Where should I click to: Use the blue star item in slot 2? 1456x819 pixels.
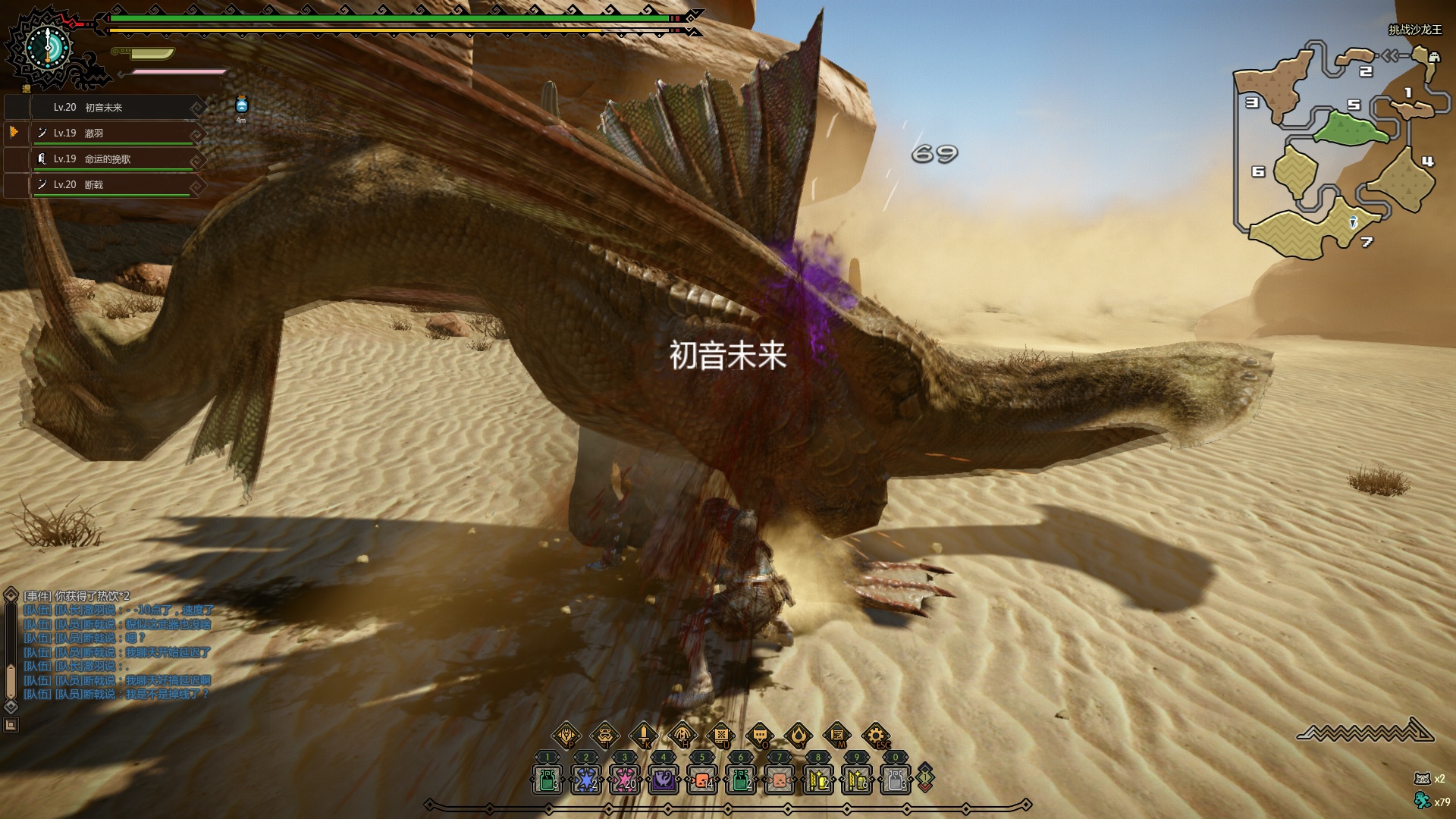585,780
